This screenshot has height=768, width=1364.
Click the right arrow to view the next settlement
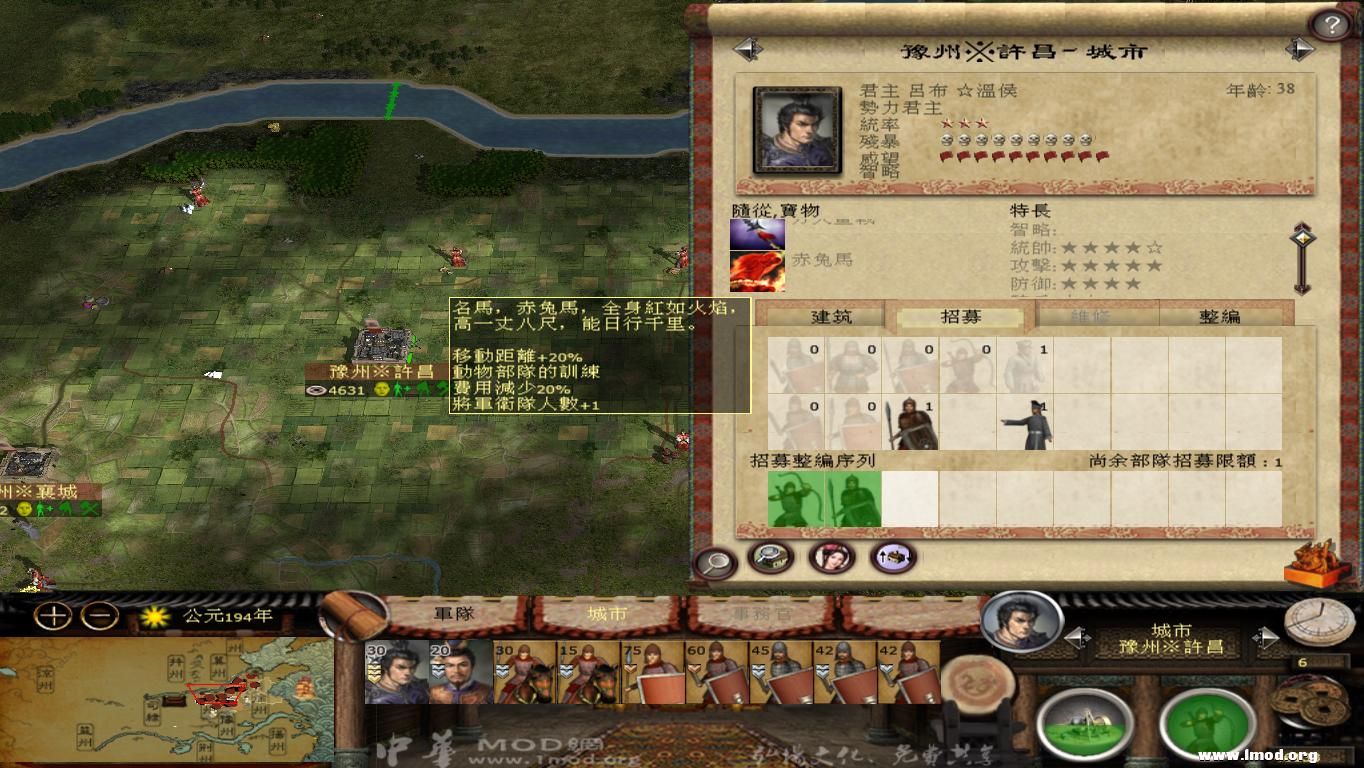pyautogui.click(x=1300, y=47)
